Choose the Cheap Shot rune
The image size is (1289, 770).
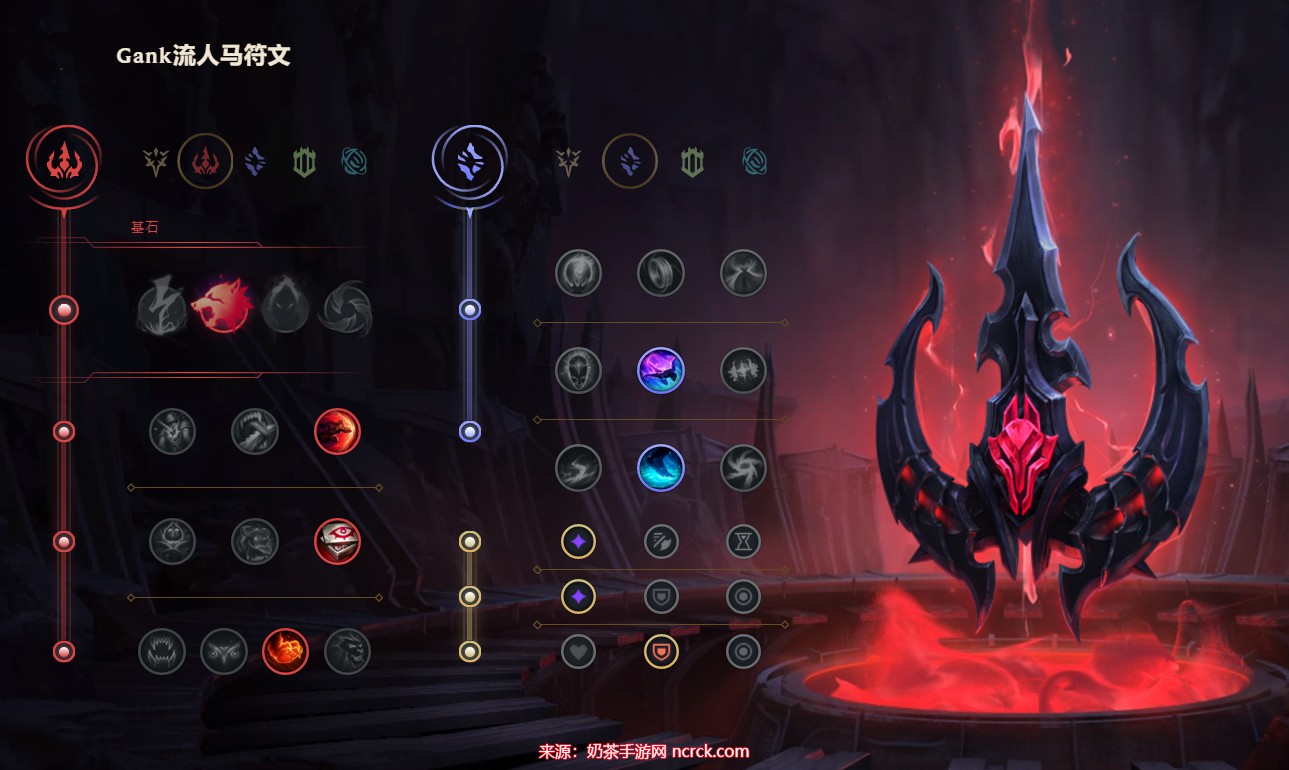click(172, 432)
